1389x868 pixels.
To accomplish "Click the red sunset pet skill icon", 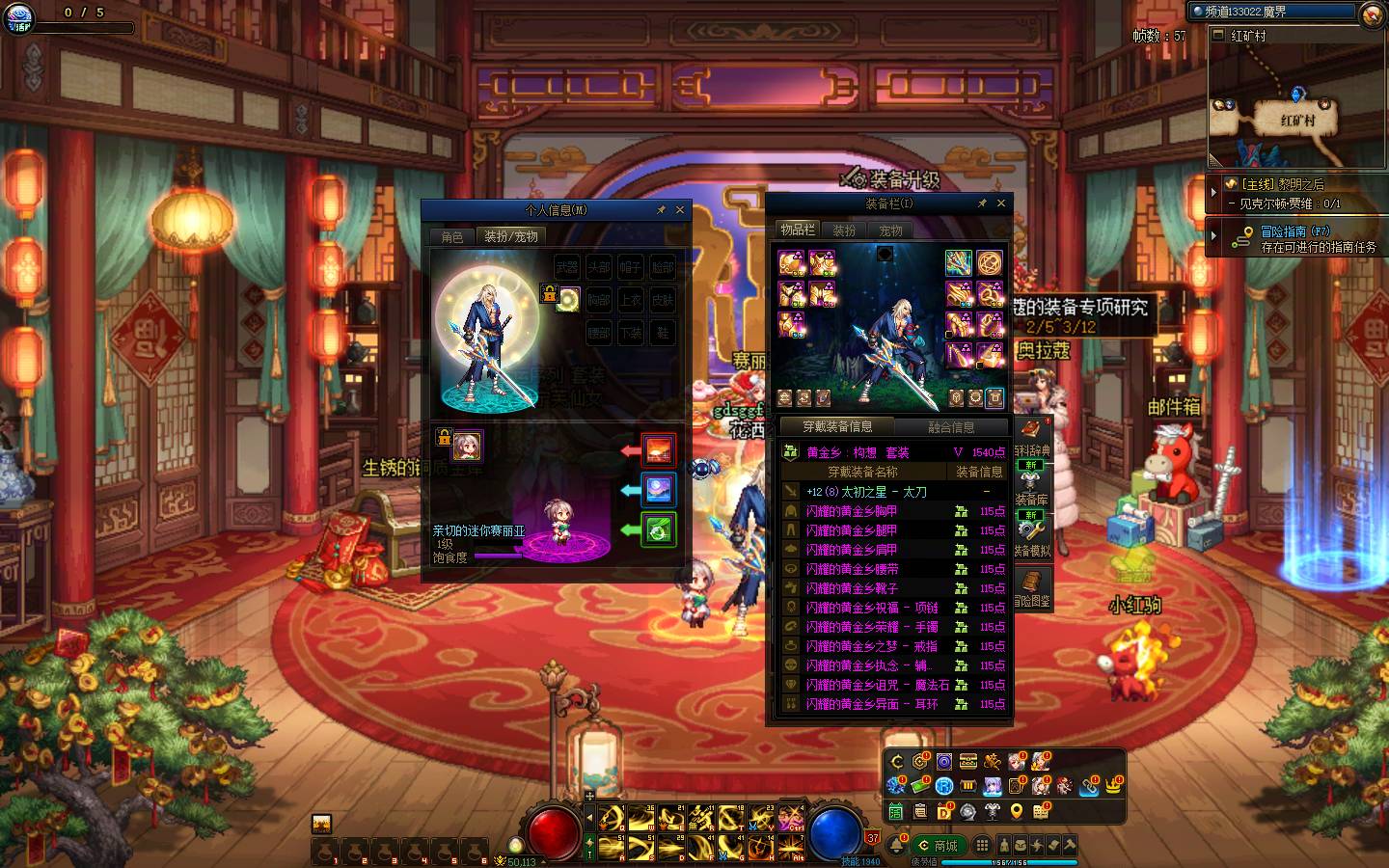I will click(659, 450).
